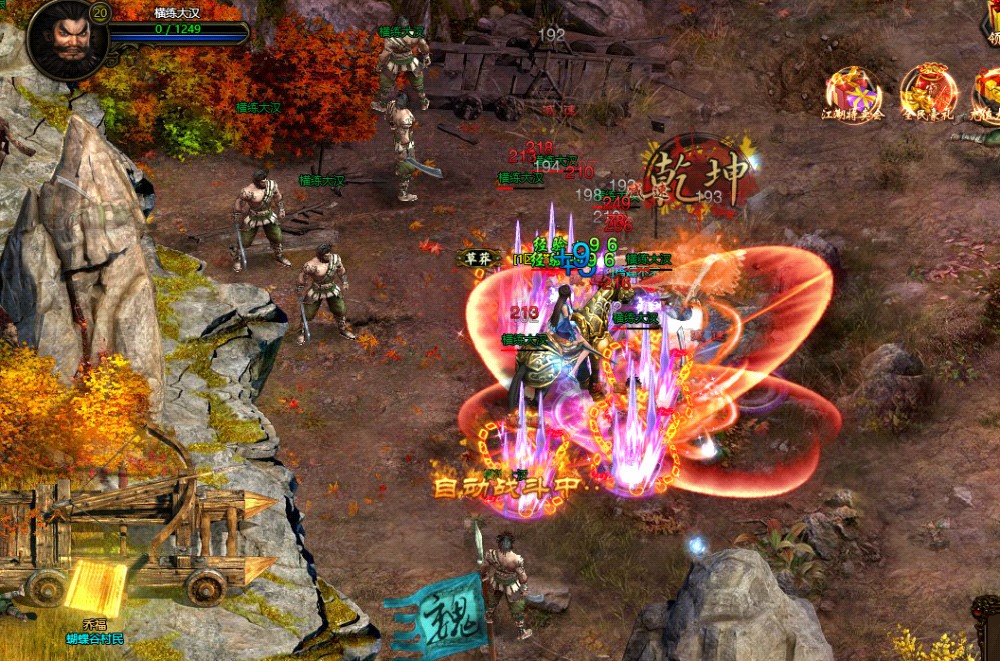The image size is (1000, 661).
Task: Click the bearded target portrait of 横练大汉
Action: tap(67, 40)
